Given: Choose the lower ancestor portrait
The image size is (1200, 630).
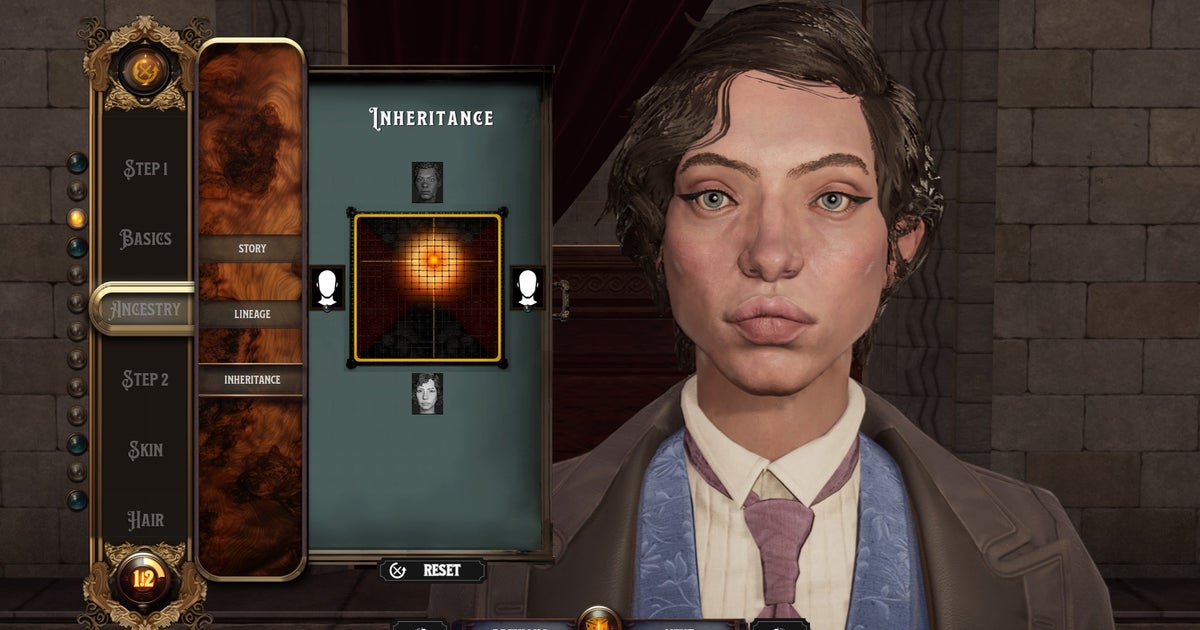Looking at the screenshot, I should (427, 393).
